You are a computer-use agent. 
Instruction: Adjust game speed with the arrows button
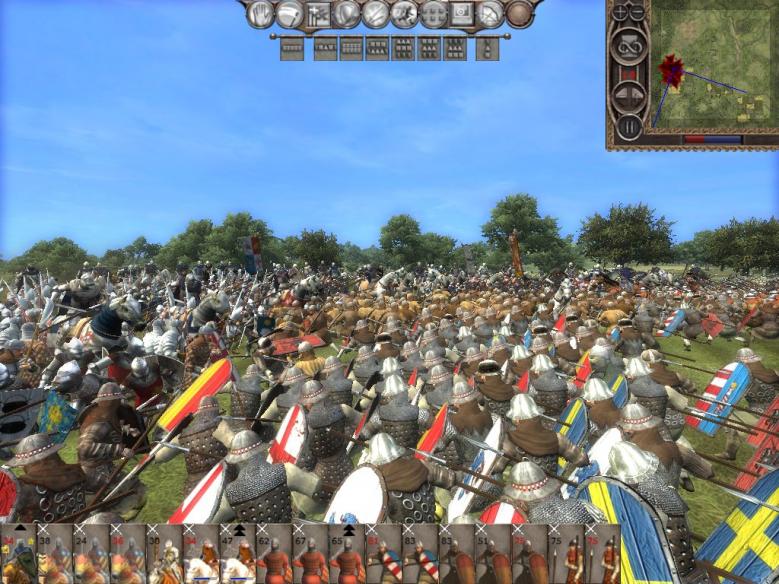tap(628, 95)
